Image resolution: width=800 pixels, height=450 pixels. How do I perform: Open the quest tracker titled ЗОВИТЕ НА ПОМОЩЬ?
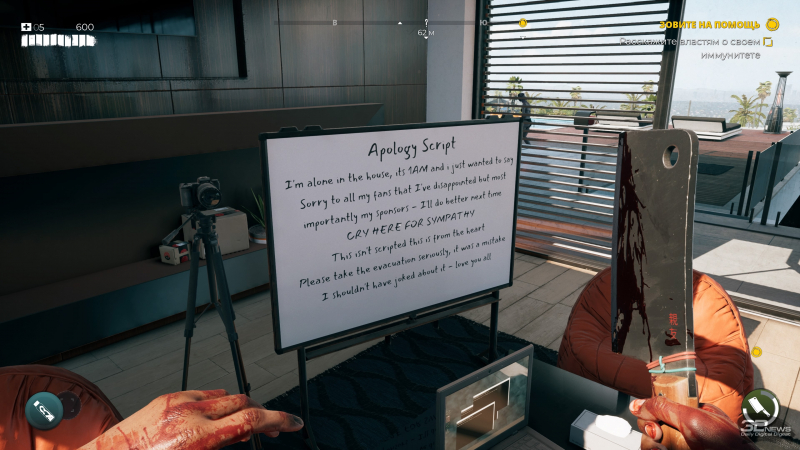tap(711, 24)
